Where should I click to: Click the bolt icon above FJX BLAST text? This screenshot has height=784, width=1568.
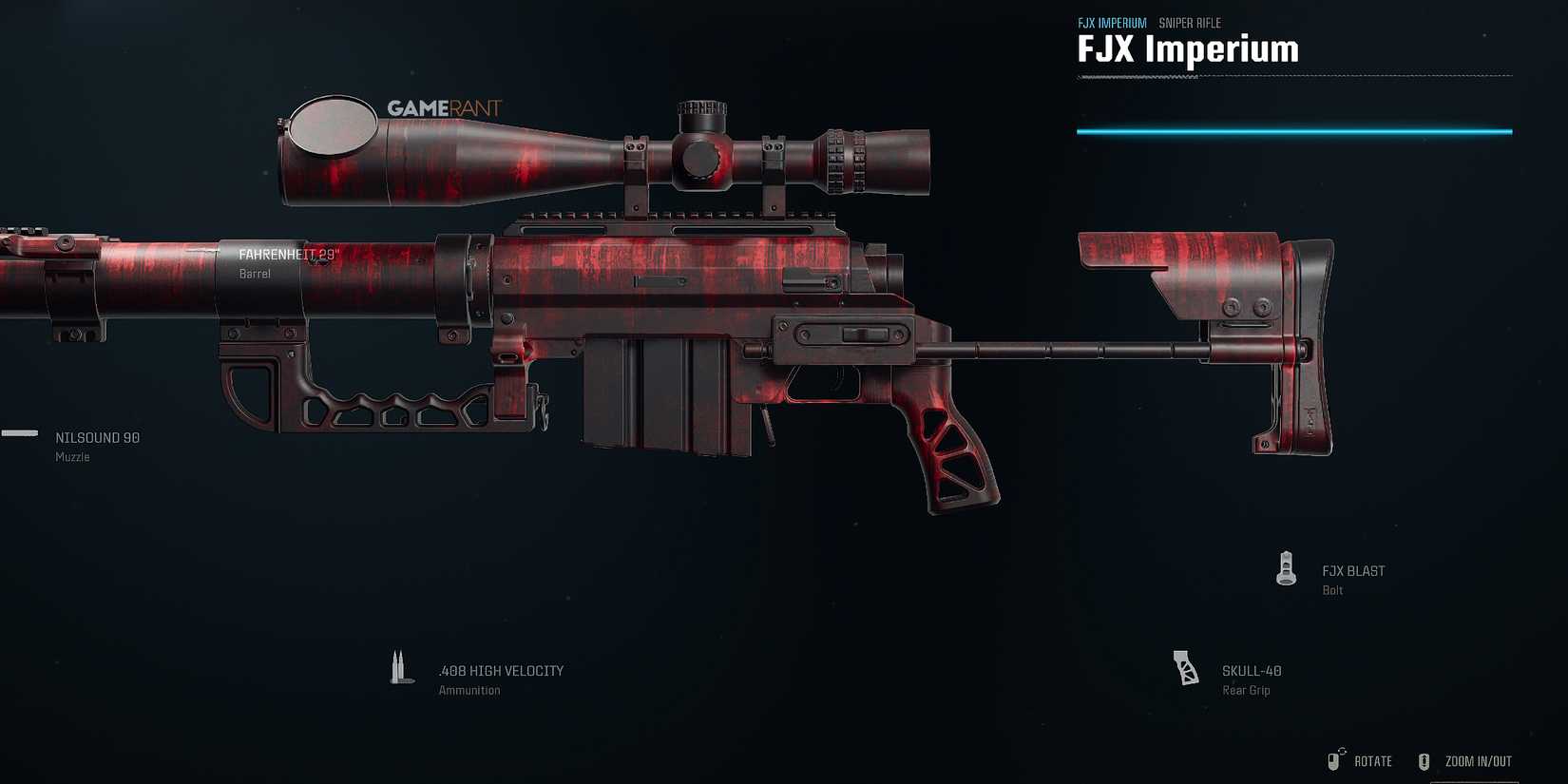click(x=1286, y=568)
